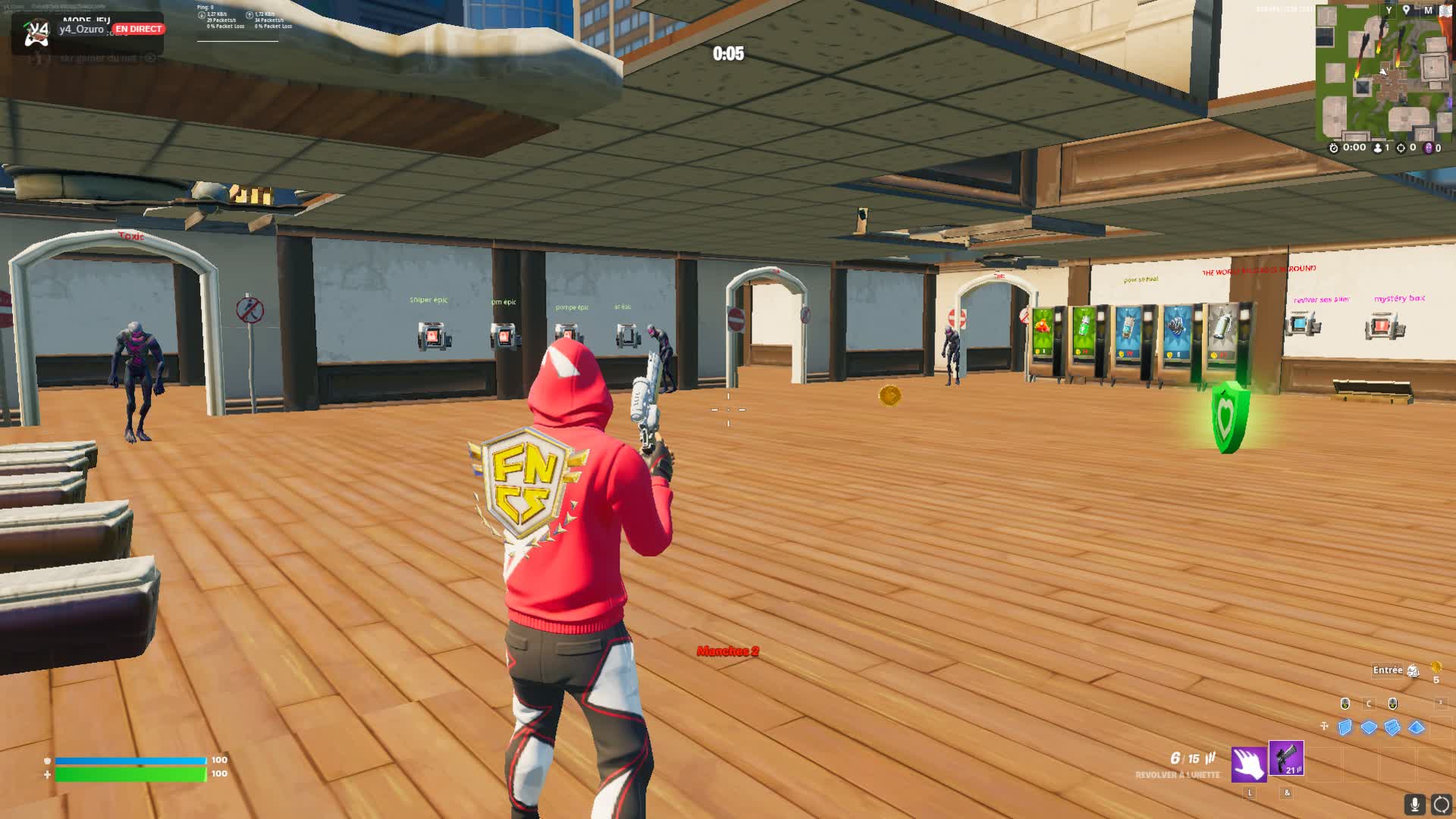
Task: Select the scoped revolver in hotbar slot two
Action: [x=1285, y=759]
